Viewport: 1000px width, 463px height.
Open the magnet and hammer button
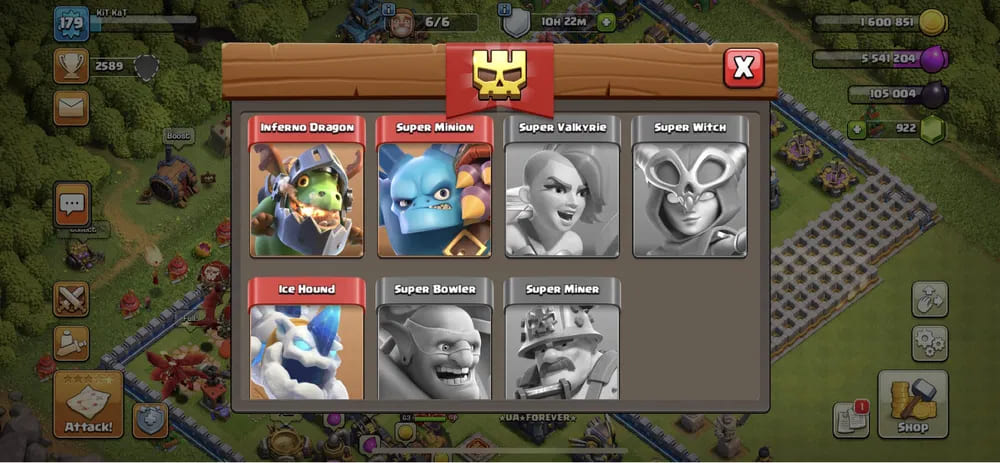929,299
